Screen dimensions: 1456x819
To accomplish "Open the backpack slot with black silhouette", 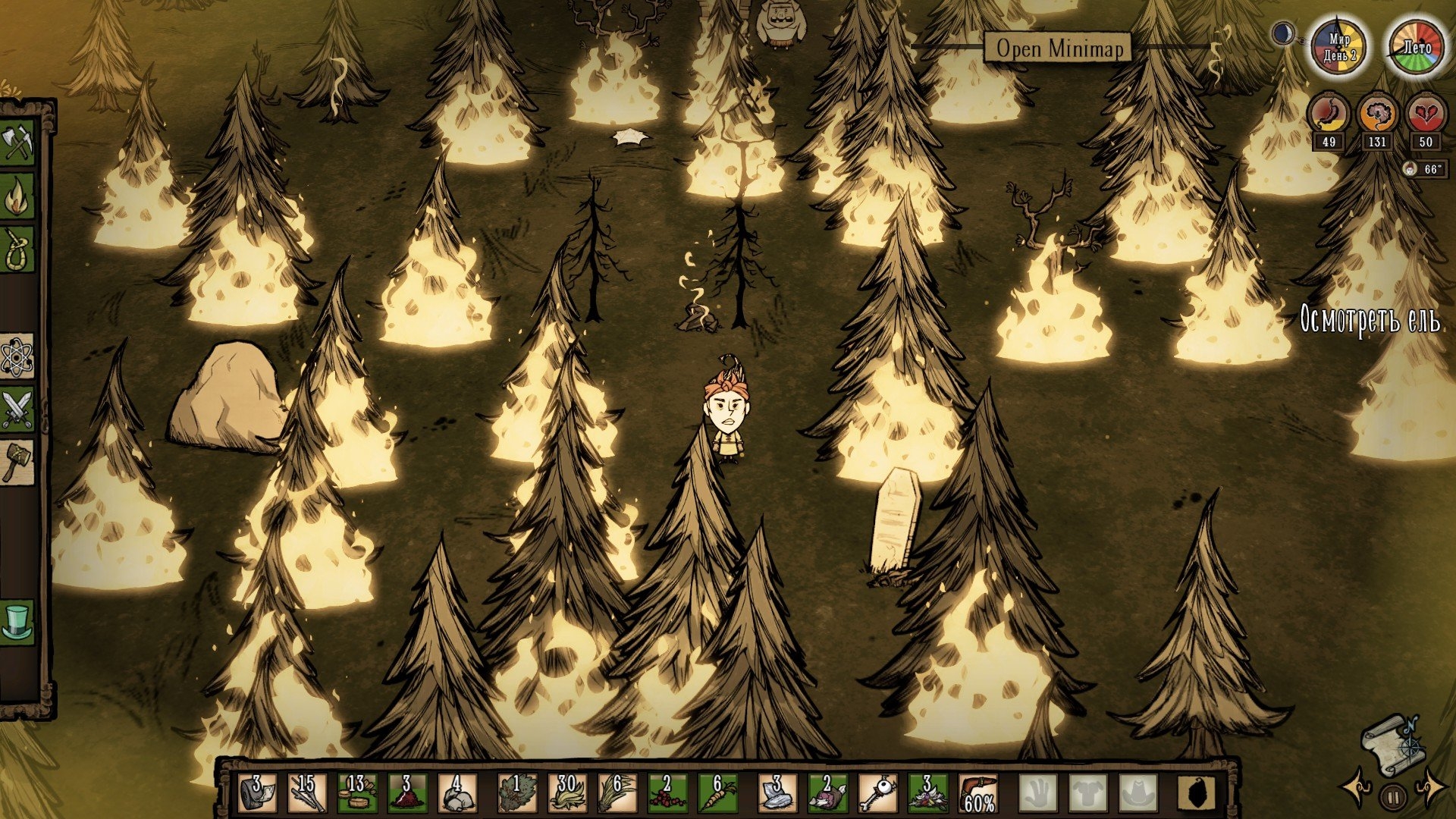I will [1197, 793].
